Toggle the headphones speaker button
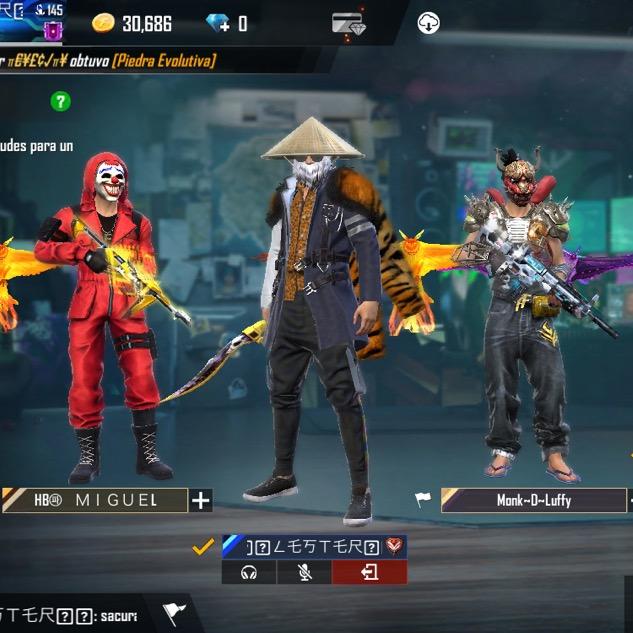The image size is (633, 633). 250,572
